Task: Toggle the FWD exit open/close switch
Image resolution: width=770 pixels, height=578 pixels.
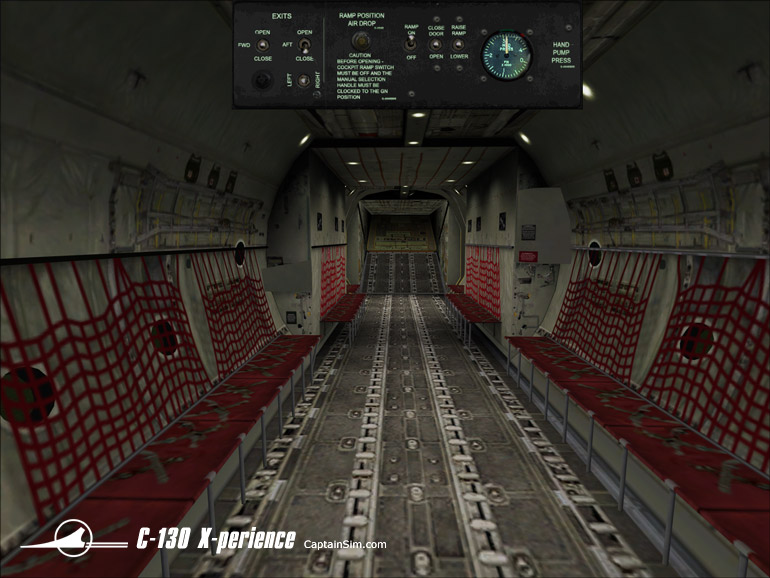Action: click(x=263, y=45)
